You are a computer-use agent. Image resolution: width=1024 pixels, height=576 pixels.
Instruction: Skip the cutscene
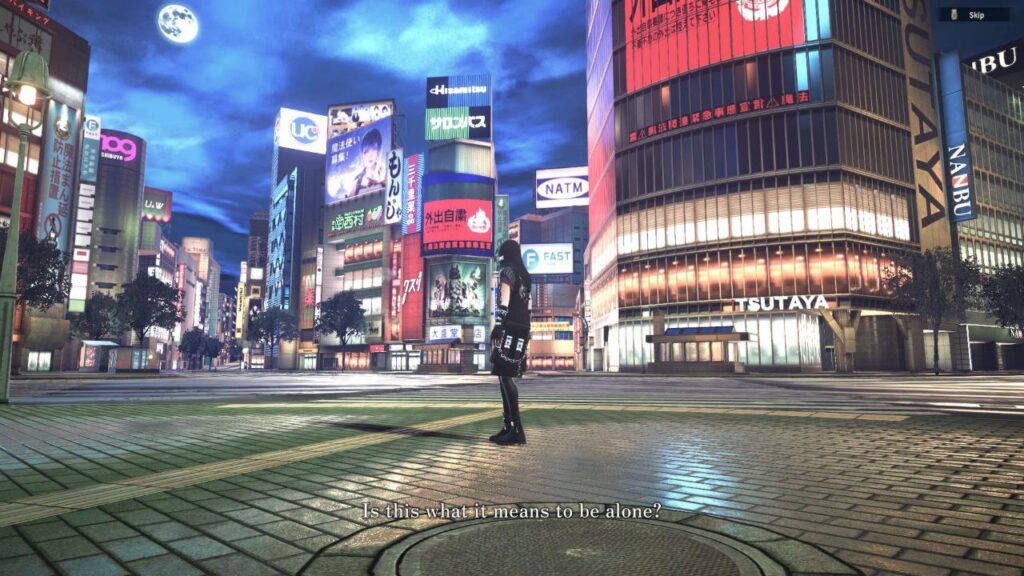point(972,15)
